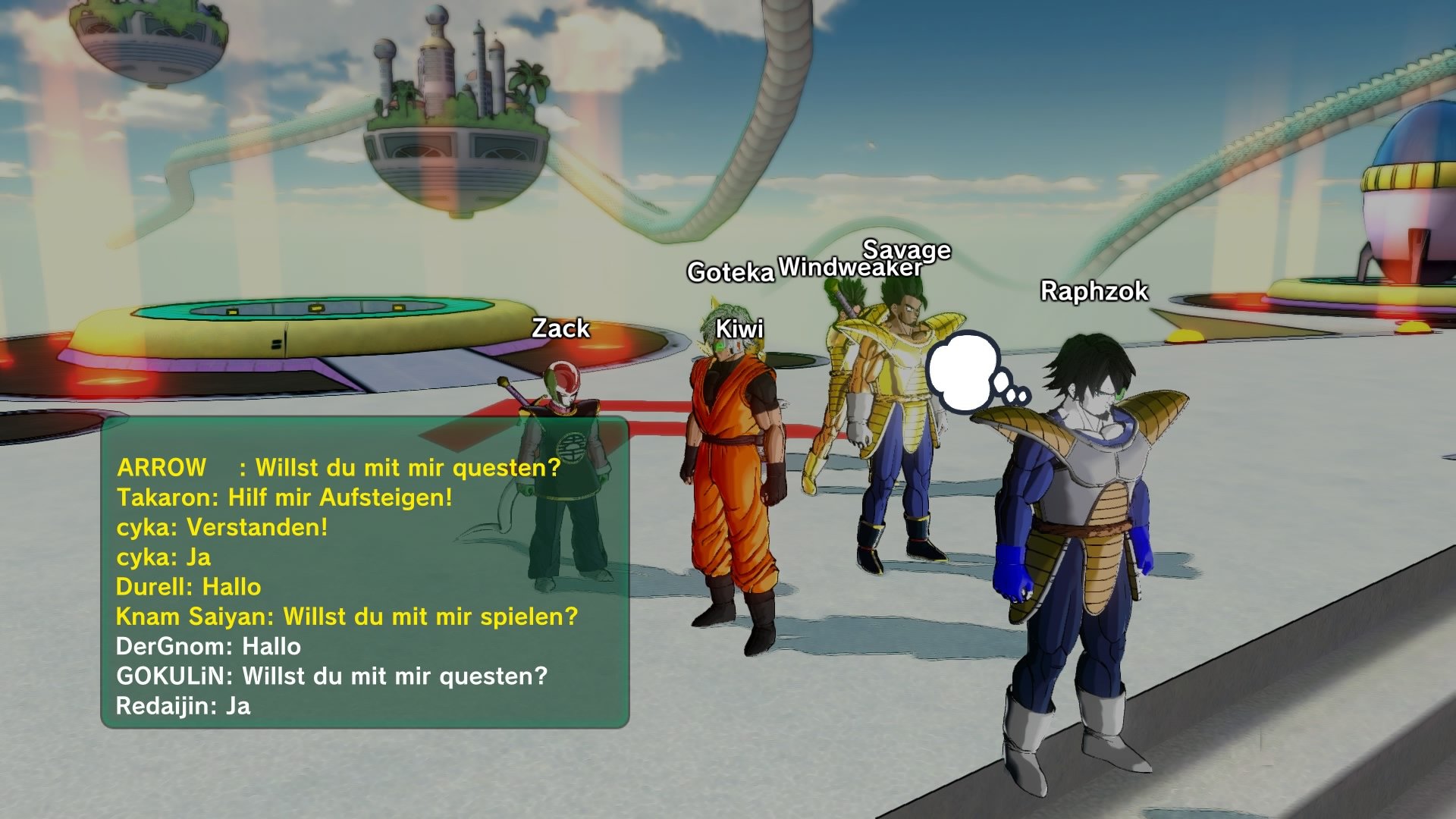Select Takaron's message "Hilf mir Aufsteigen!"
The image size is (1456, 819).
click(284, 499)
